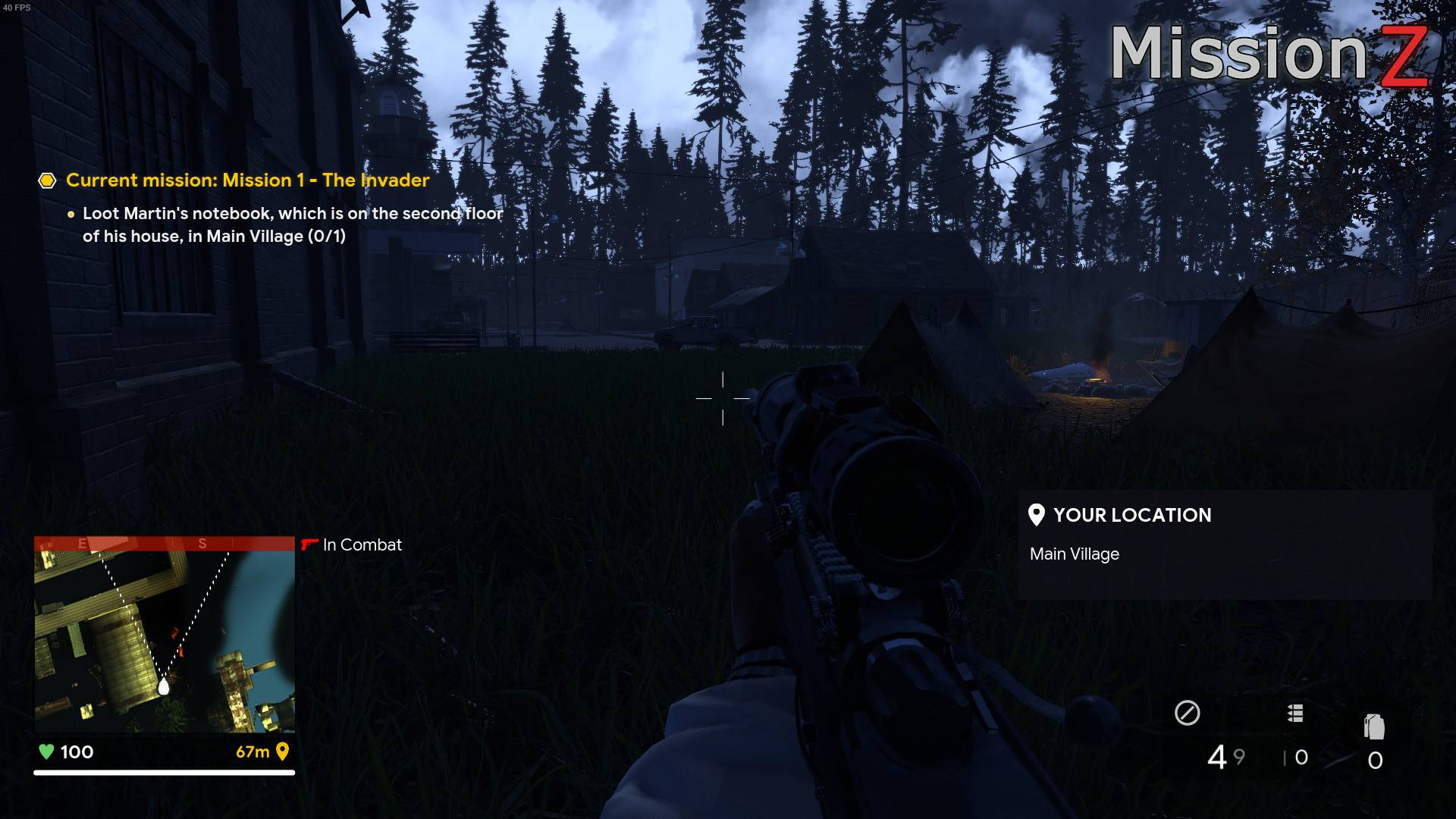Select the grenade icon
The height and width of the screenshot is (819, 1456).
(1374, 726)
